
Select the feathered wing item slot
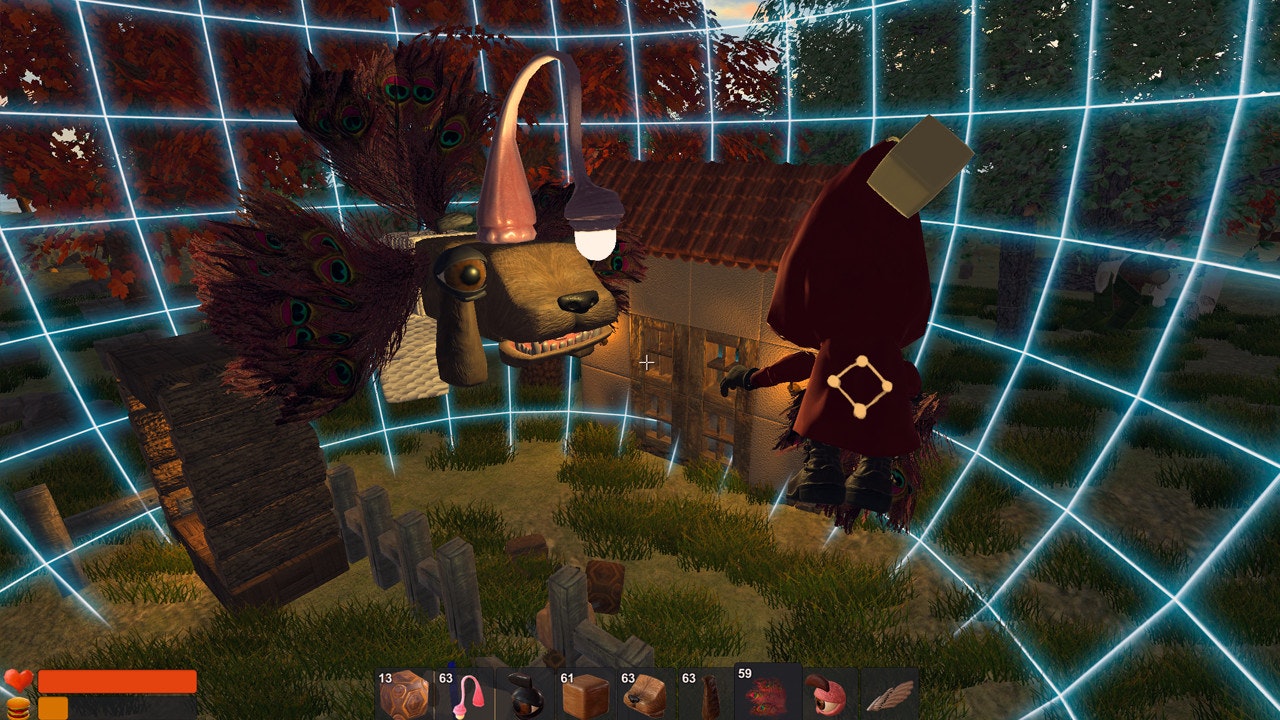pyautogui.click(x=889, y=694)
